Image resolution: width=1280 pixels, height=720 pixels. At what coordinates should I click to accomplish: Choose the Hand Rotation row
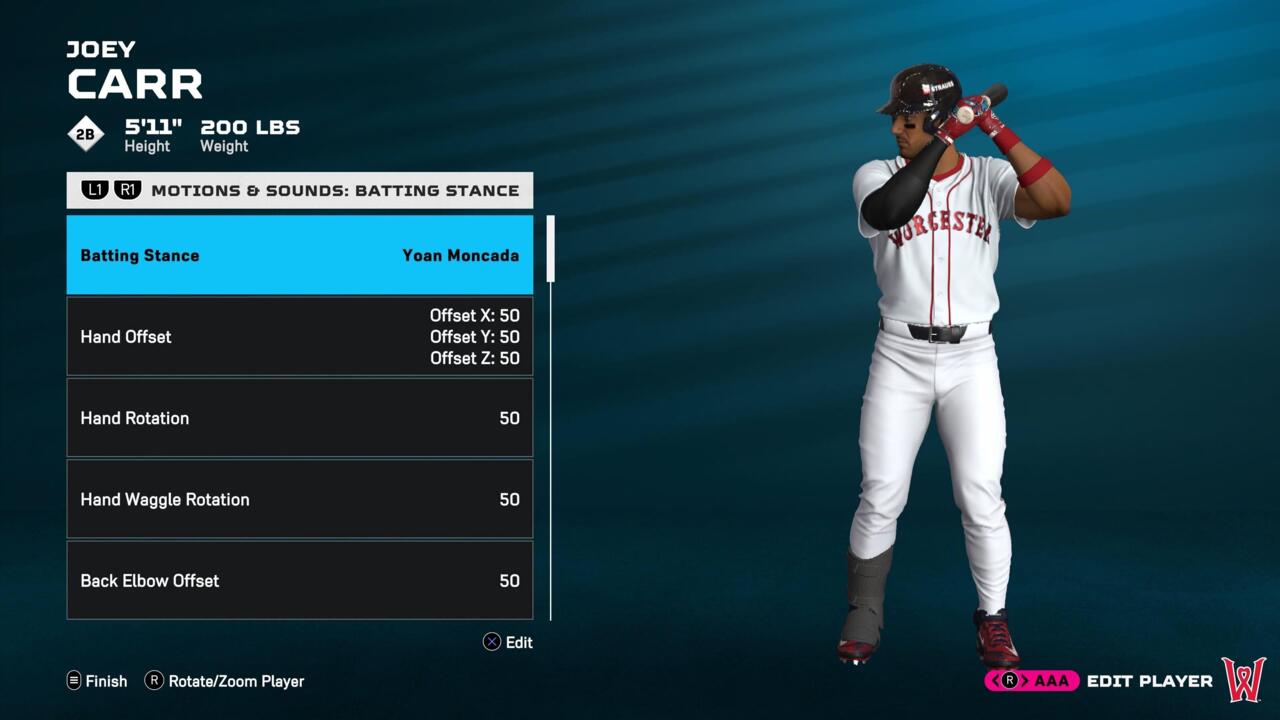coord(299,418)
